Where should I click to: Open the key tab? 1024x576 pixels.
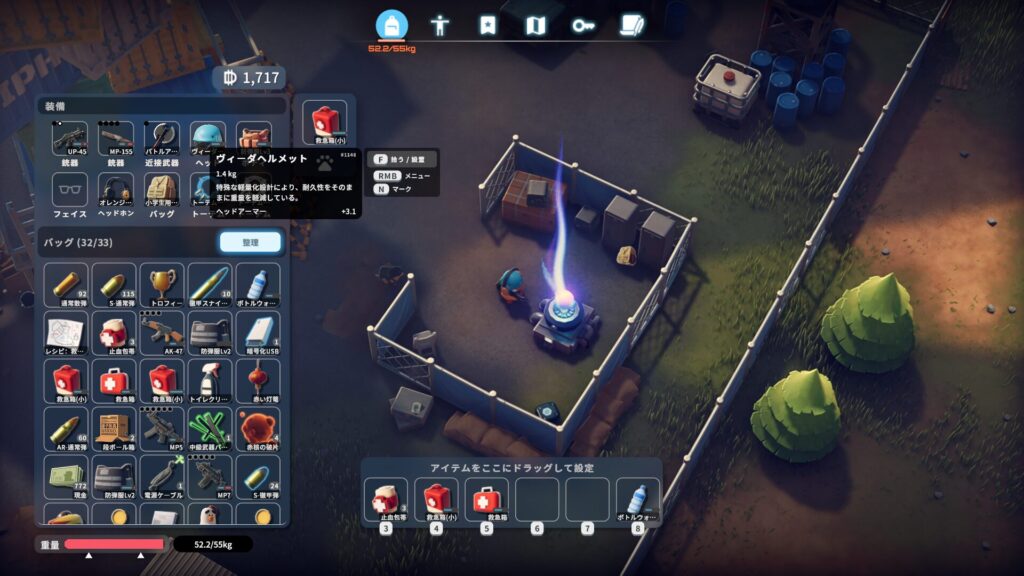(583, 25)
